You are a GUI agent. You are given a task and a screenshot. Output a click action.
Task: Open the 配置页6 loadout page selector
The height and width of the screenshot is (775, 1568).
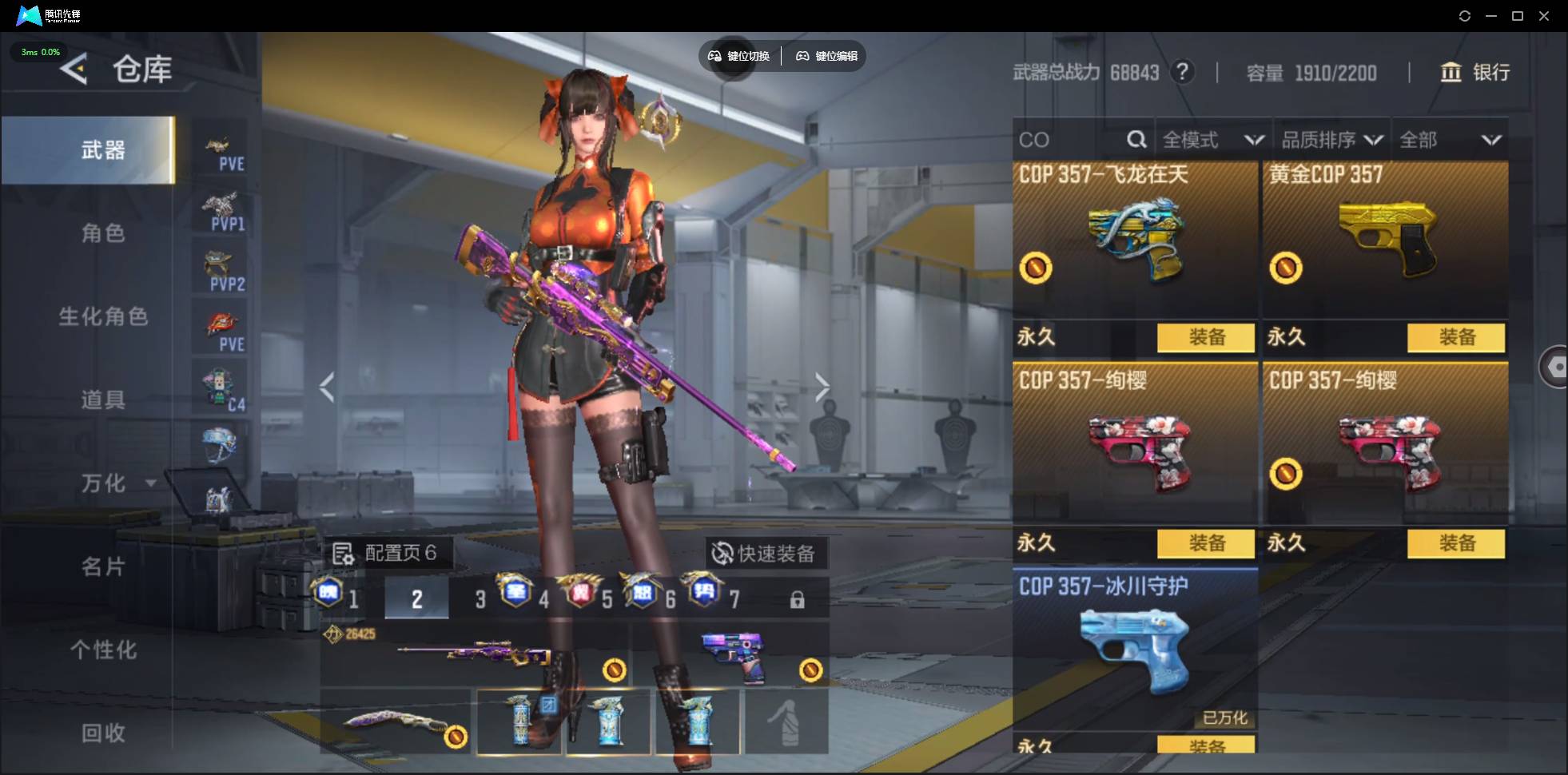[386, 553]
